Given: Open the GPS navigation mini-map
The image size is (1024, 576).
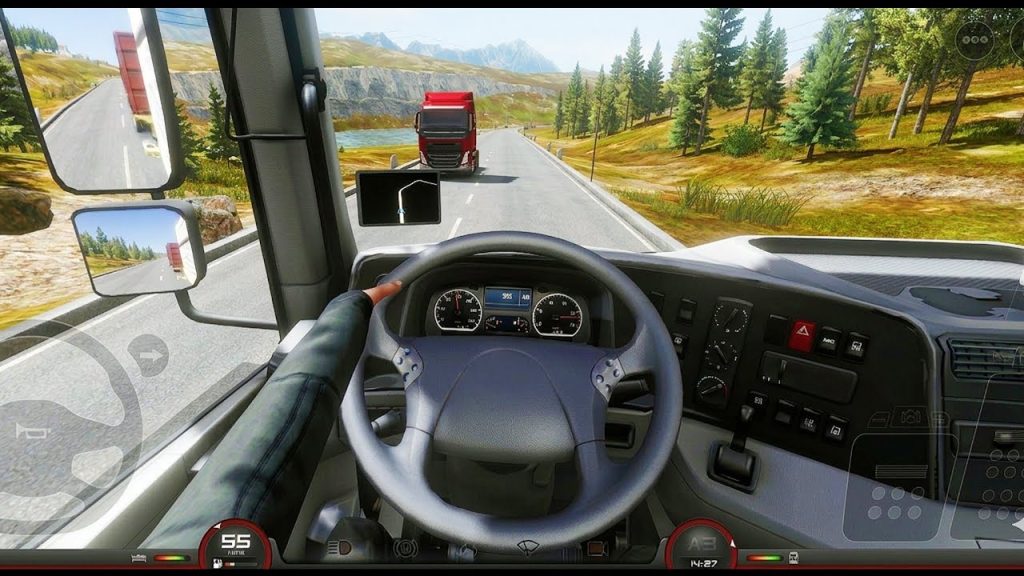Looking at the screenshot, I should [398, 197].
